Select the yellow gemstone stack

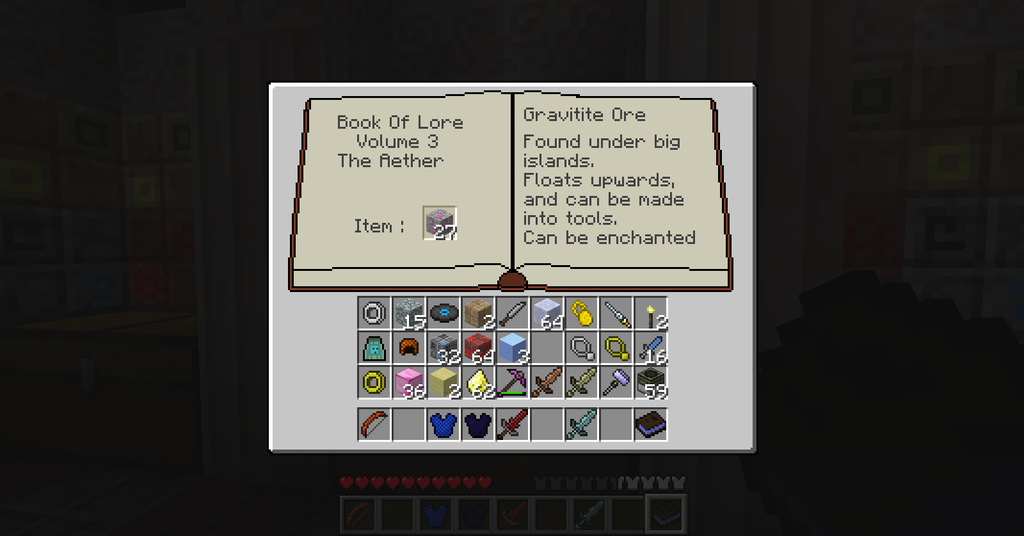click(x=477, y=382)
